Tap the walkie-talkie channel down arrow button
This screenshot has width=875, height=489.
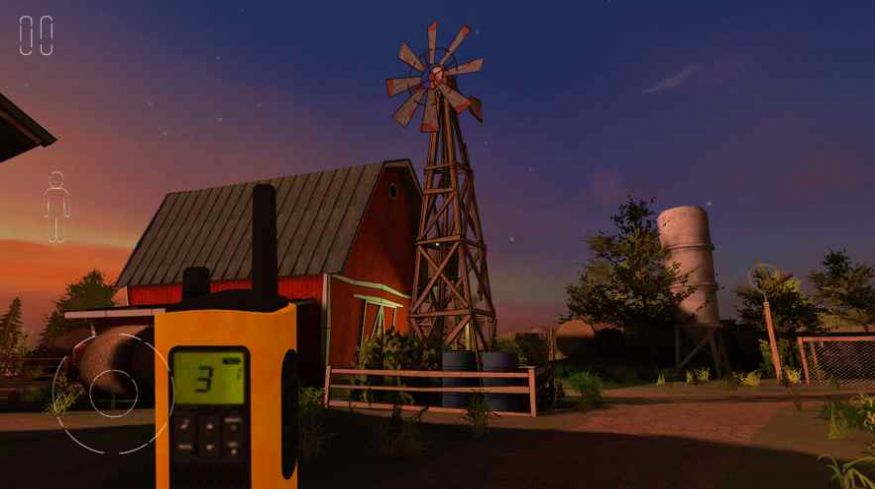coord(209,445)
